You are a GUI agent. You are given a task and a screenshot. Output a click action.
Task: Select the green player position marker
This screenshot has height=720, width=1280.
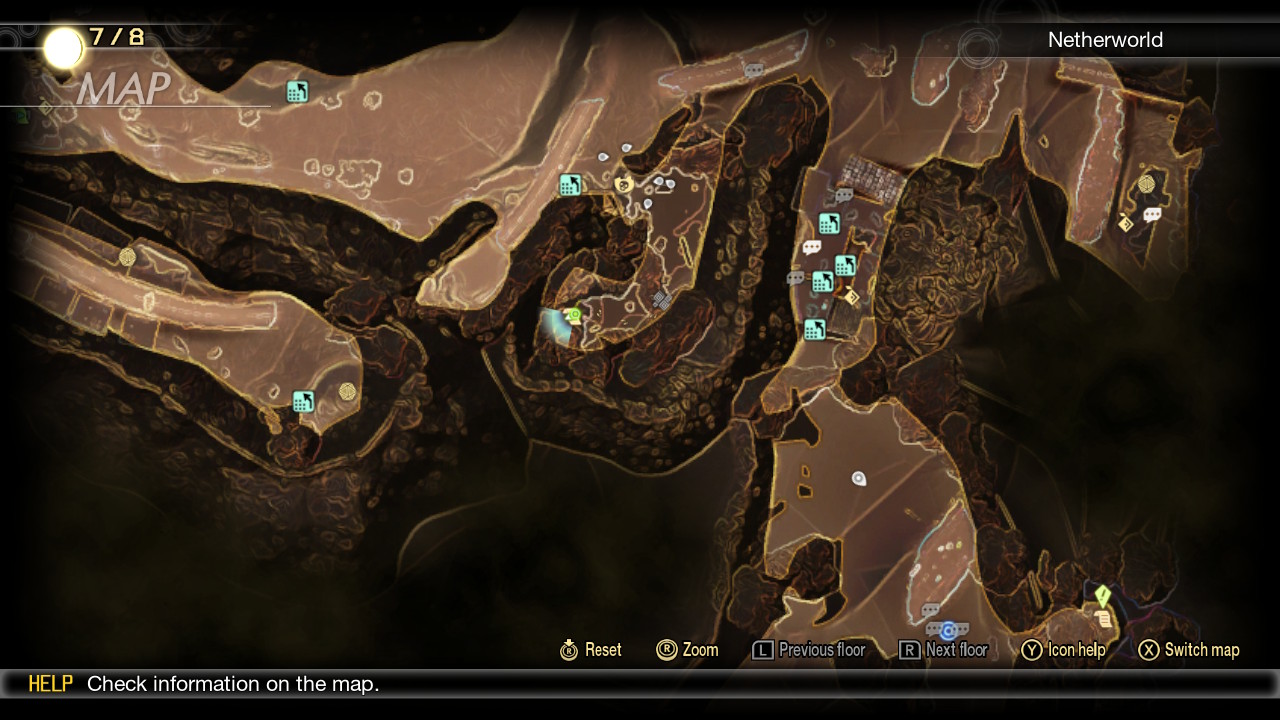574,316
